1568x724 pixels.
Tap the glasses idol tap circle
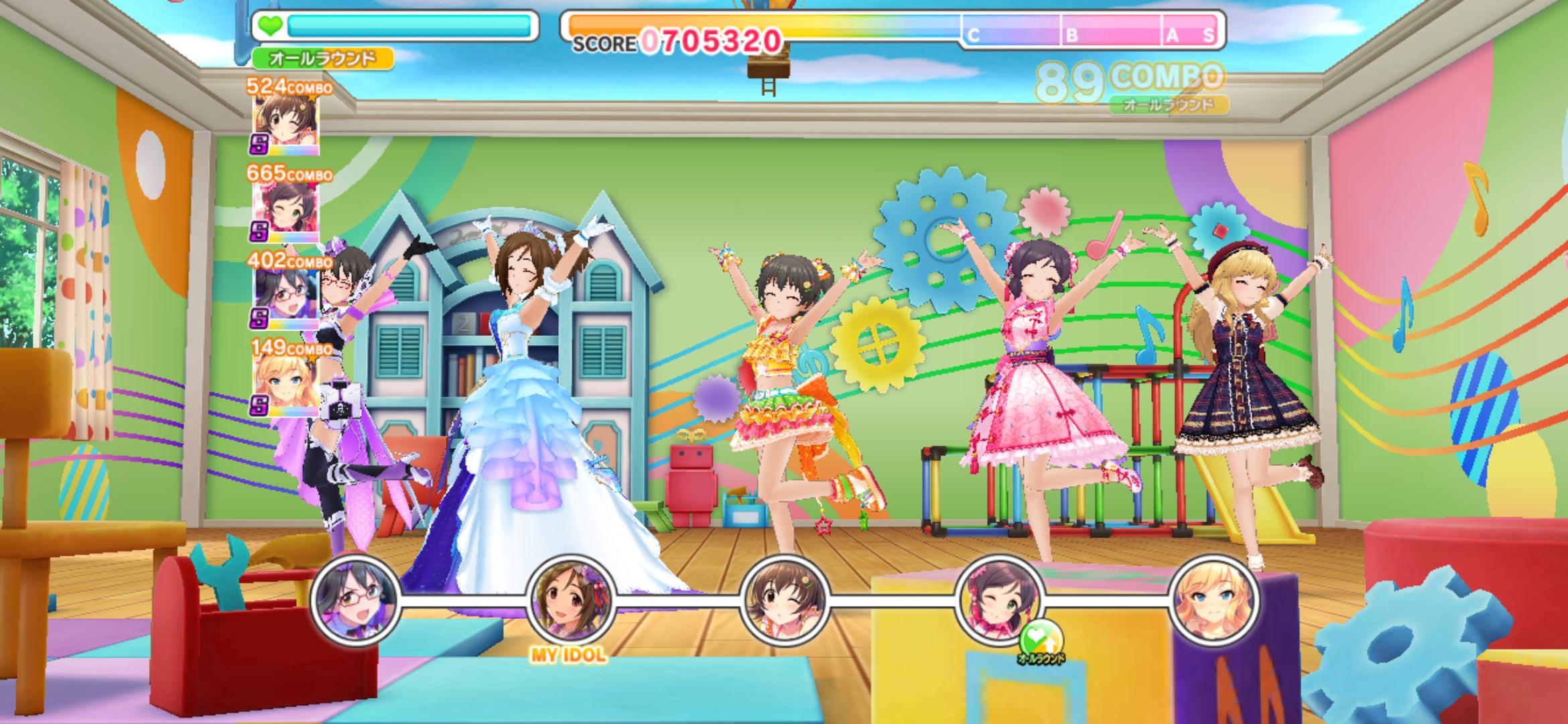click(355, 599)
